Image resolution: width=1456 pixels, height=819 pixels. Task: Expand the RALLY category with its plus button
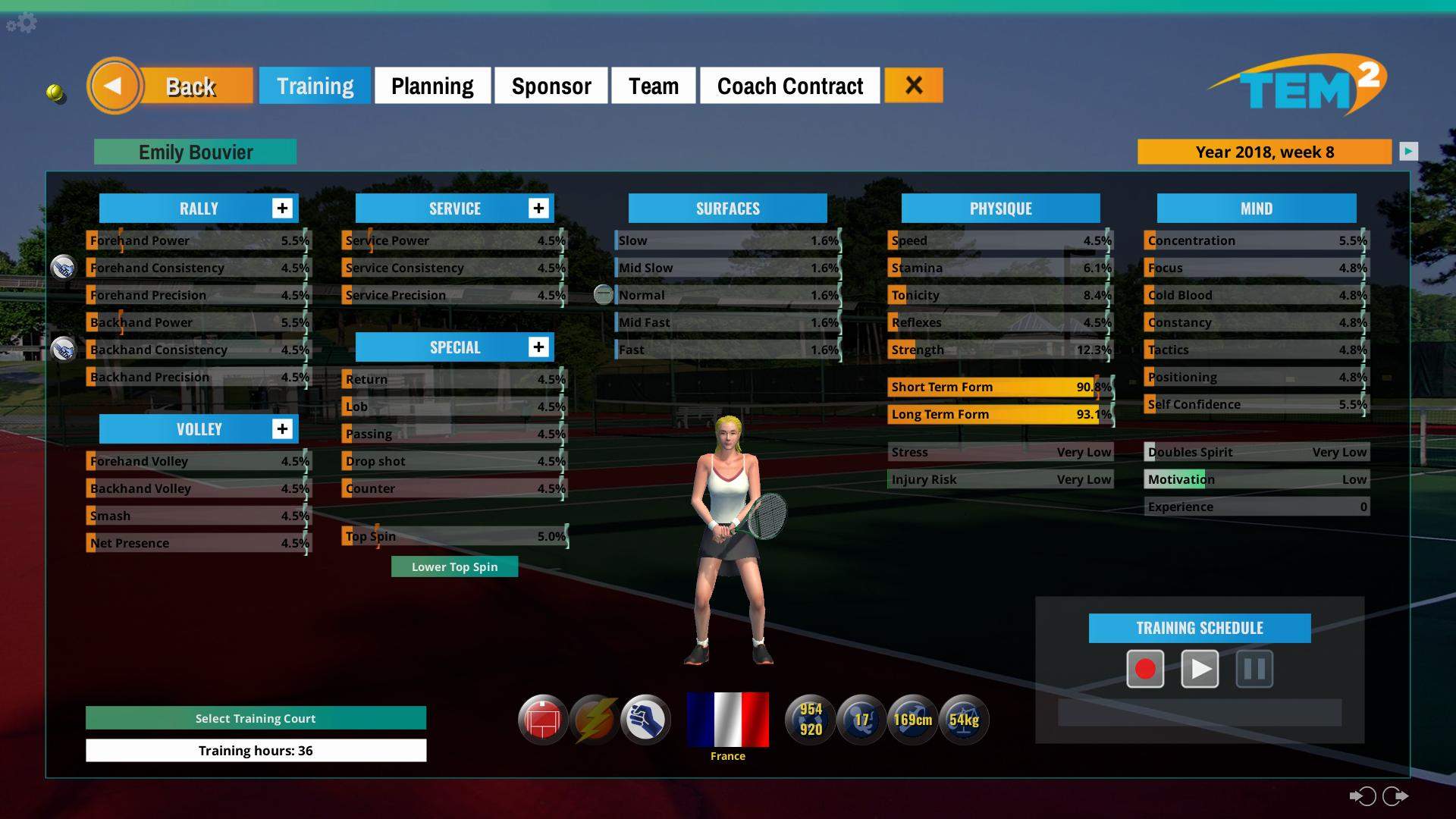click(282, 208)
